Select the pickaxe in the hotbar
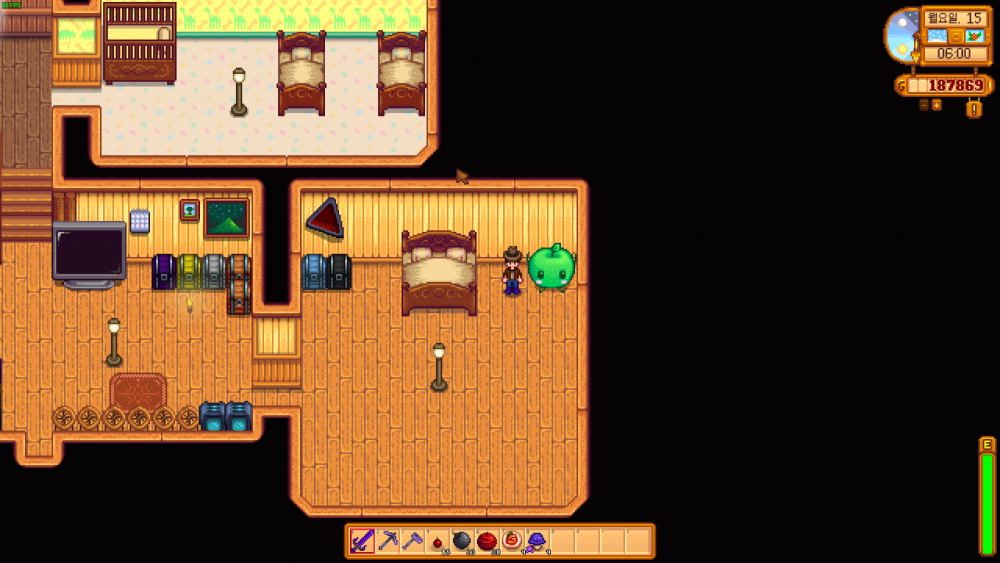 point(387,541)
